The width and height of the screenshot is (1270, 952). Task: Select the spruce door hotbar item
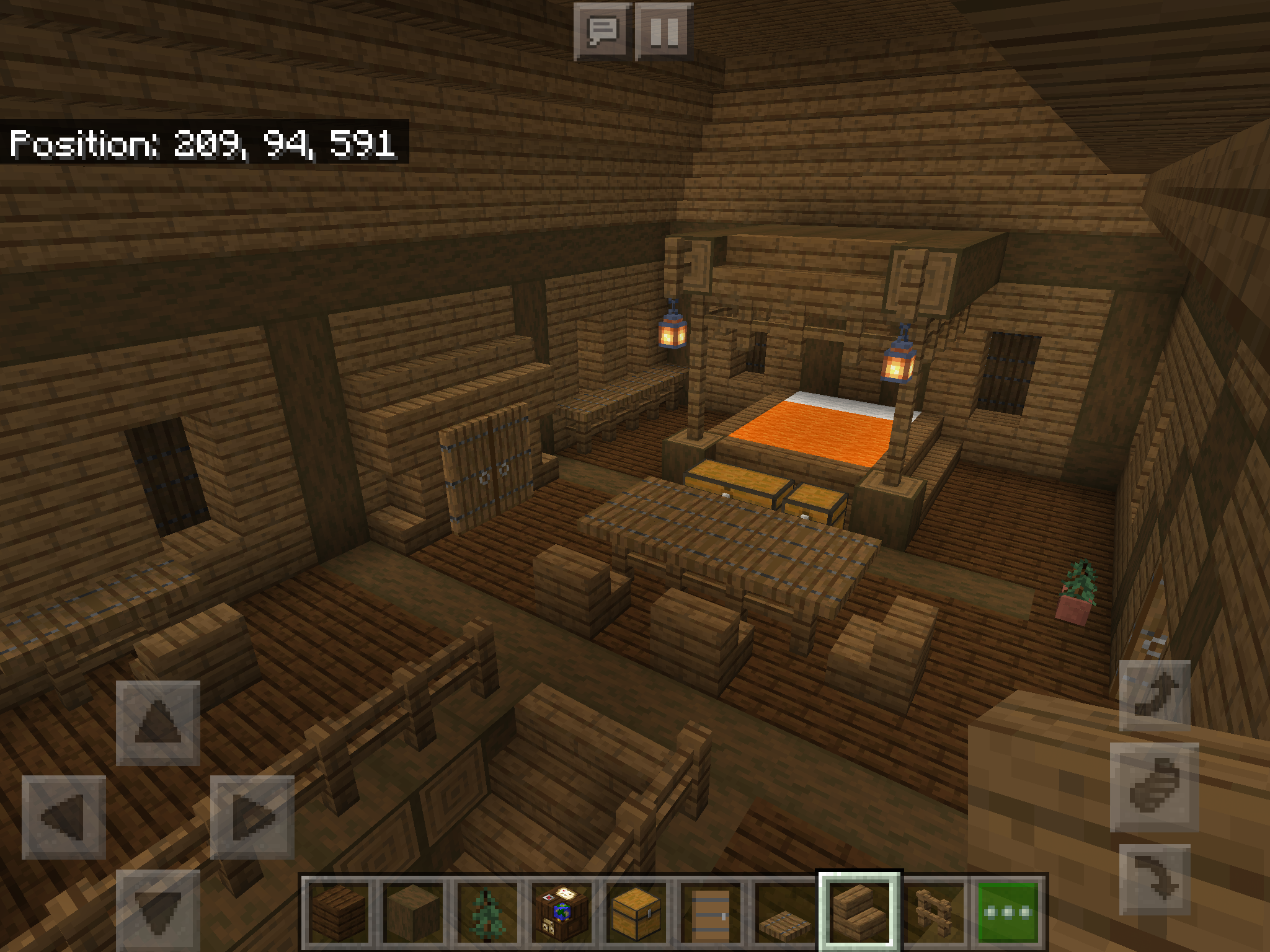pyautogui.click(x=711, y=911)
